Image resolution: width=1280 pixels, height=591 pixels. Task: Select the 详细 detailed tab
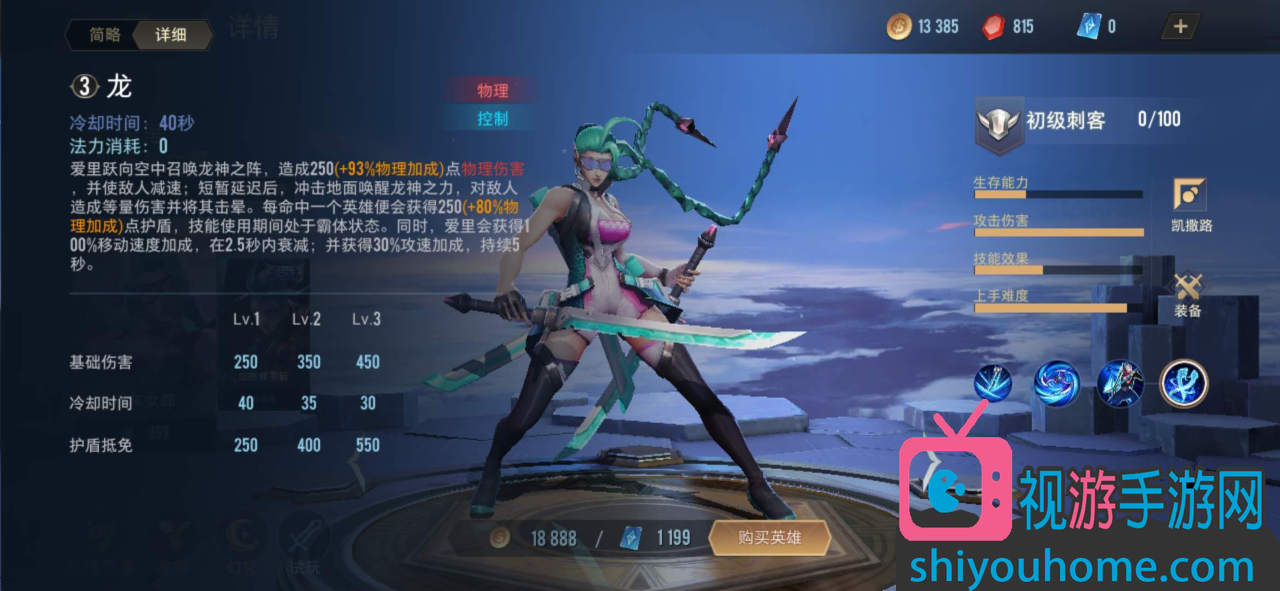pyautogui.click(x=170, y=35)
